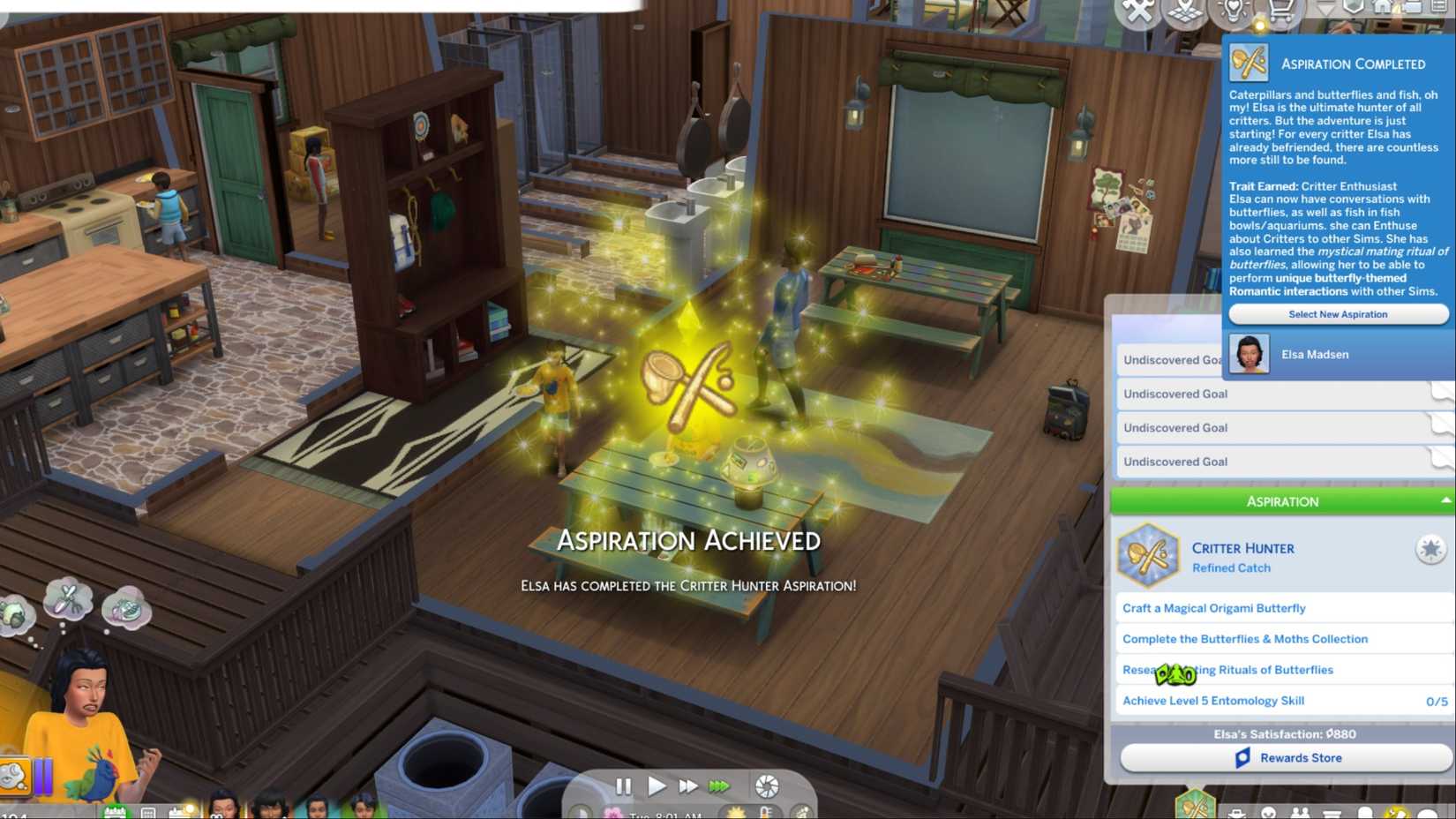Click the Select New Aspiration button
Viewport: 1456px width, 819px height.
[1336, 314]
